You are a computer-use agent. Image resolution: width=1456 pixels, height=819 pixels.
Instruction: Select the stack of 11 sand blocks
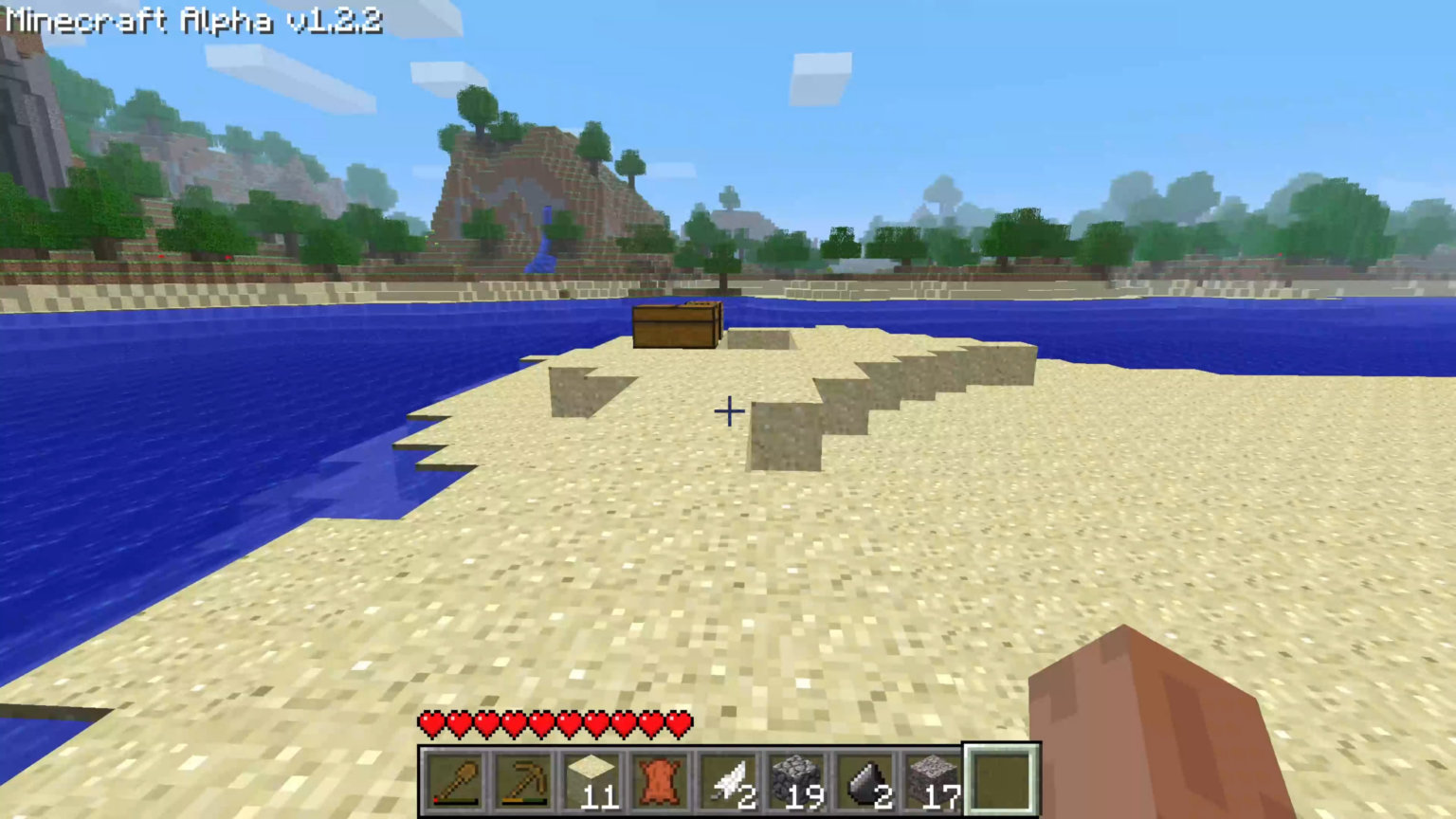click(x=594, y=777)
